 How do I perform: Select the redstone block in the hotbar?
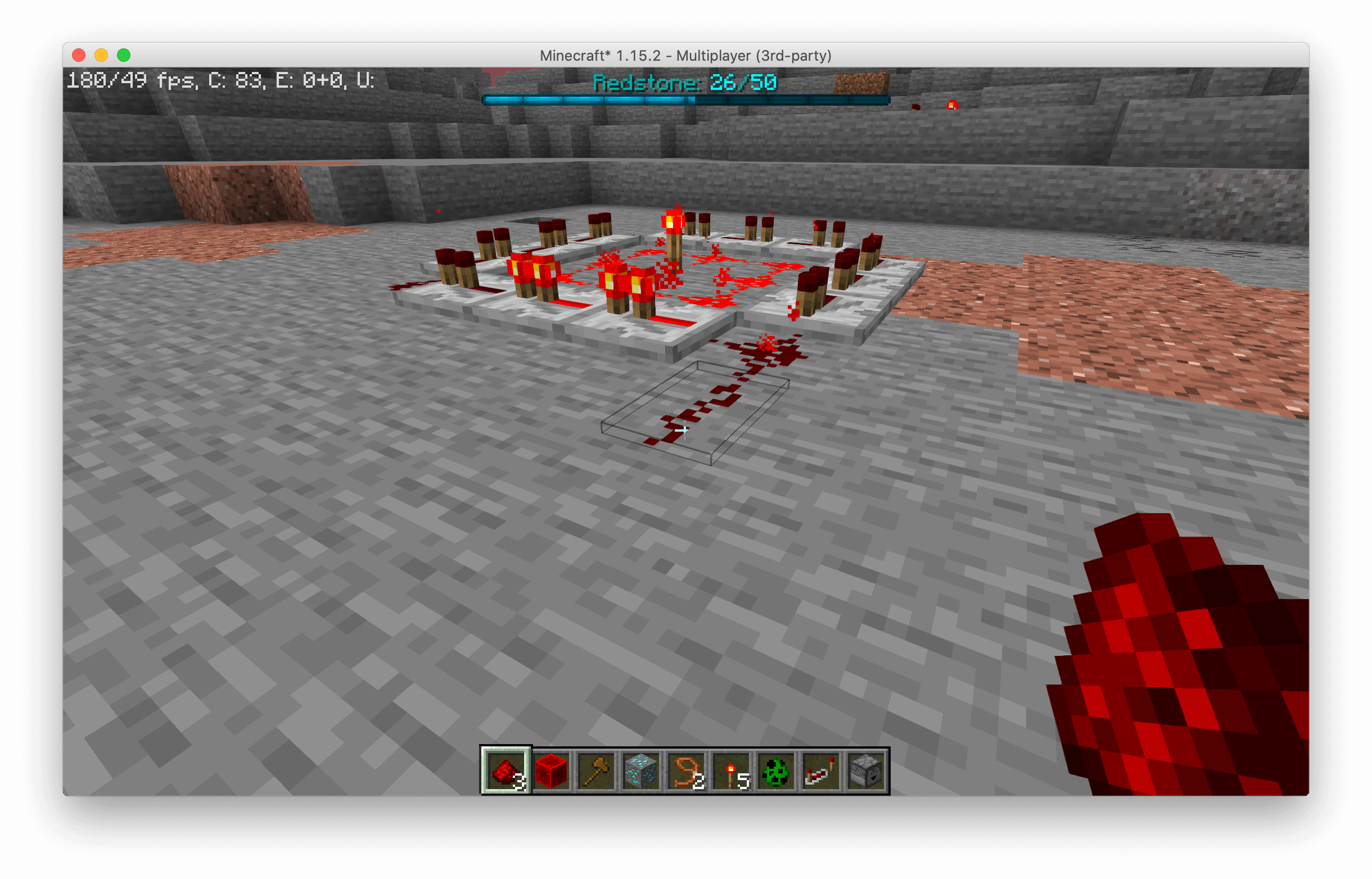coord(552,771)
